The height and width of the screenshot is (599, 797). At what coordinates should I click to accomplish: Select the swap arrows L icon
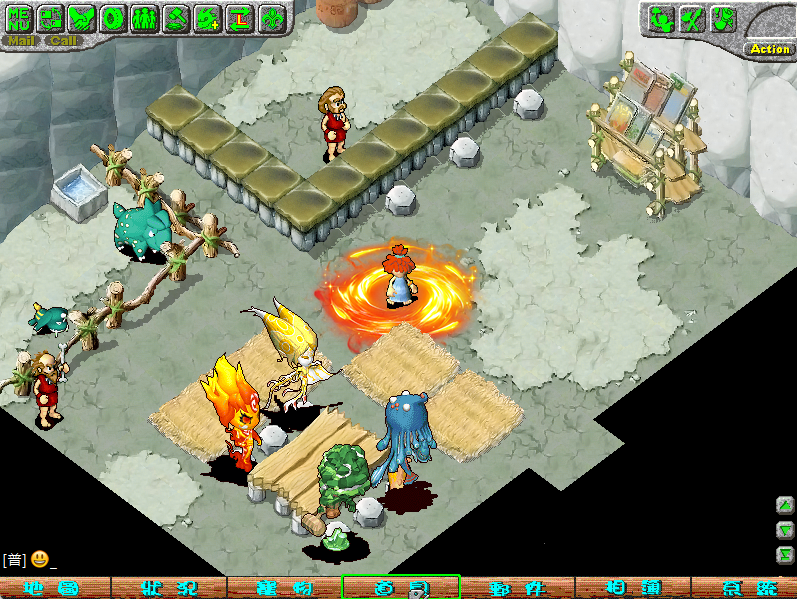(x=238, y=17)
